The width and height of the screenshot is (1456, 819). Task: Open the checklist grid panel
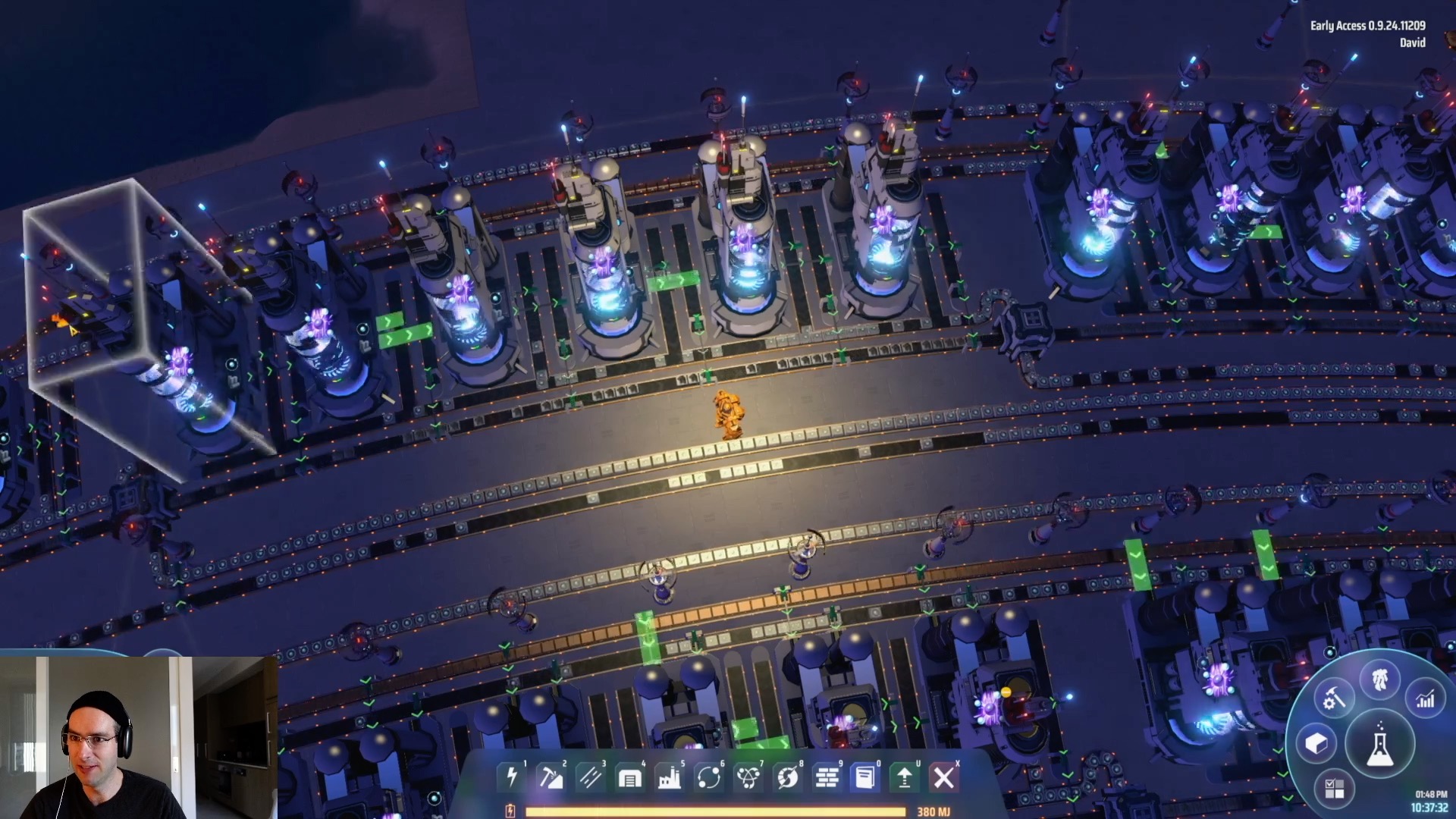pyautogui.click(x=1334, y=789)
